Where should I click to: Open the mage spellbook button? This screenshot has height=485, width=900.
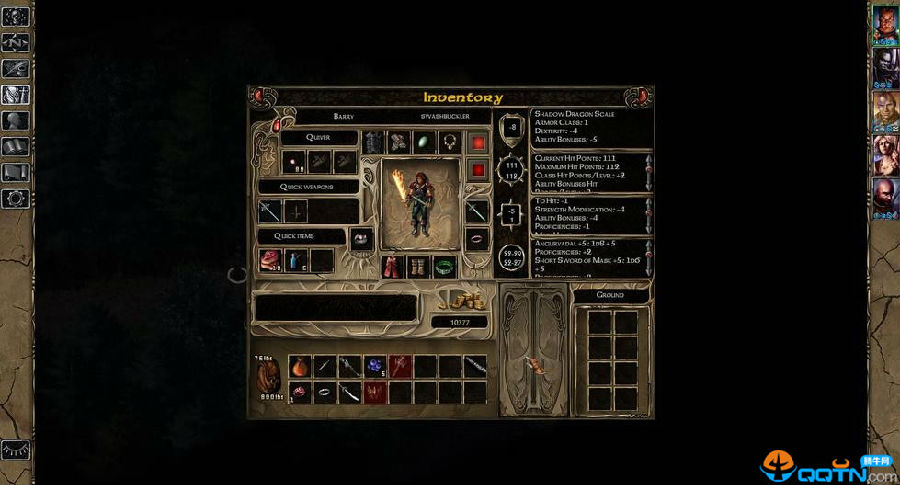[x=15, y=147]
